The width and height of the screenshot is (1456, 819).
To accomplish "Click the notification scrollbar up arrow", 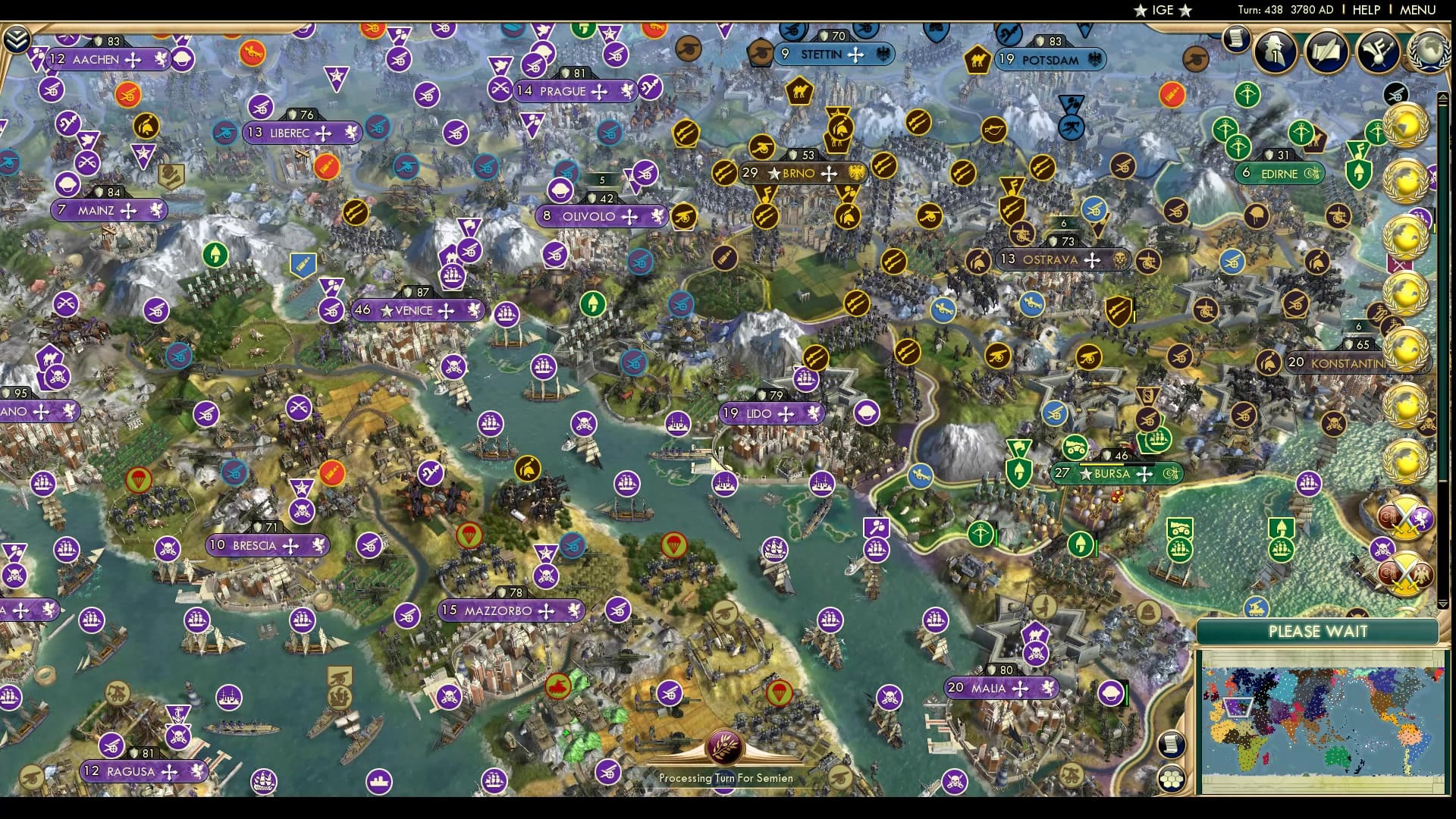I will (1445, 97).
